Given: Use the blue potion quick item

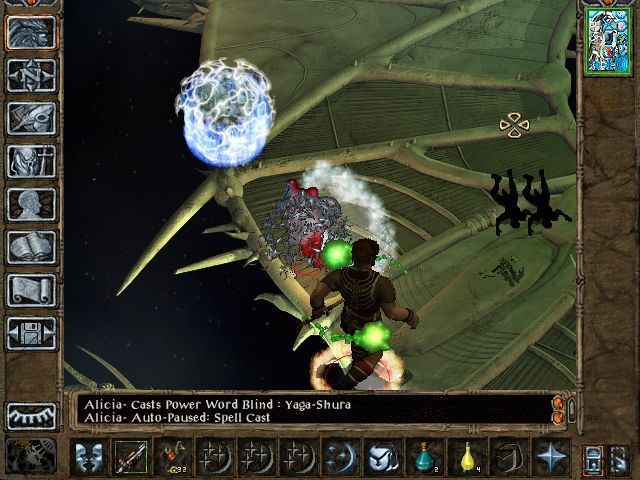Looking at the screenshot, I should pyautogui.click(x=426, y=457).
